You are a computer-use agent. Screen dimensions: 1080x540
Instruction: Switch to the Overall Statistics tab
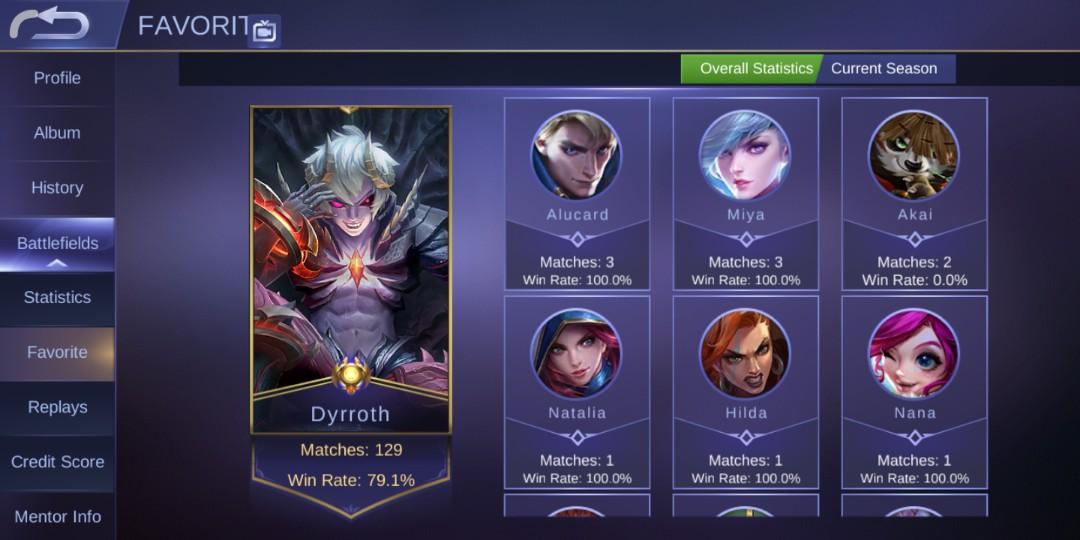click(x=755, y=69)
